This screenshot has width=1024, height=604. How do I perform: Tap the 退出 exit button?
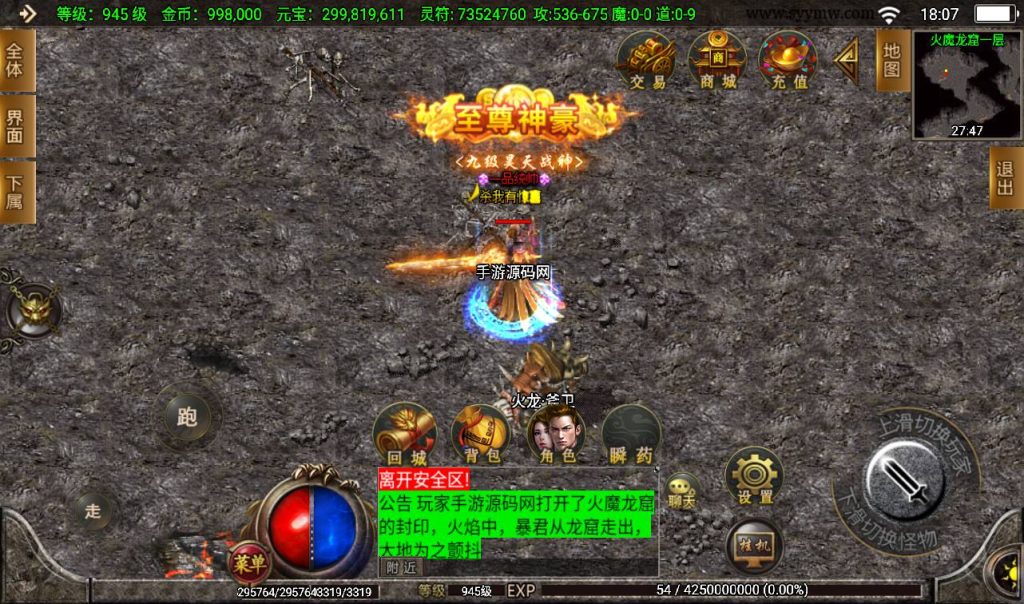tap(1005, 179)
